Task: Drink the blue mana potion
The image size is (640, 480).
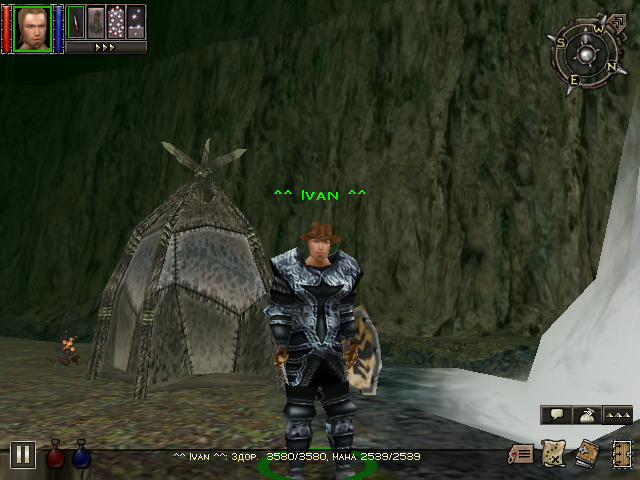Action: [x=81, y=456]
